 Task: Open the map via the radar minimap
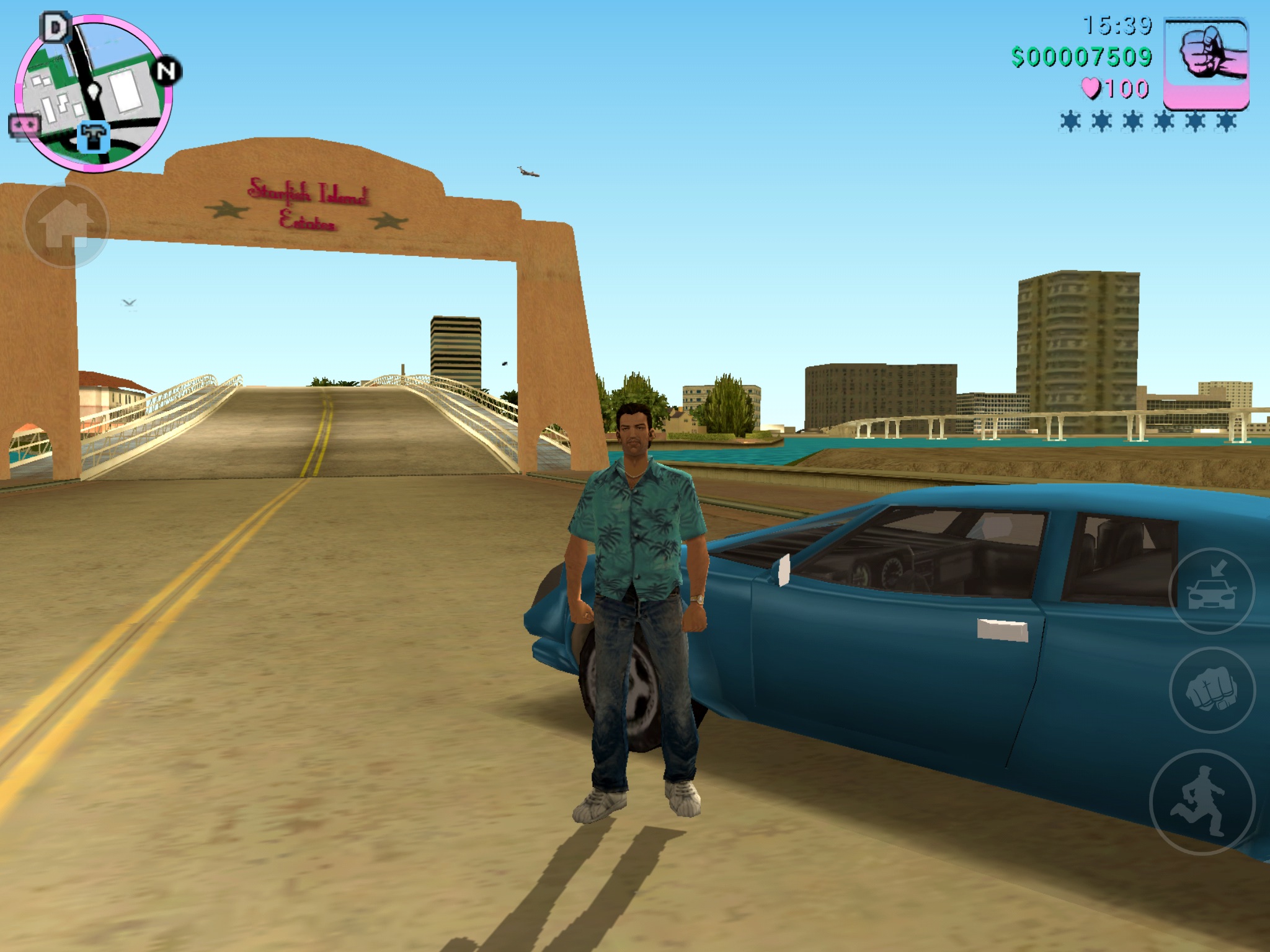[x=93, y=93]
